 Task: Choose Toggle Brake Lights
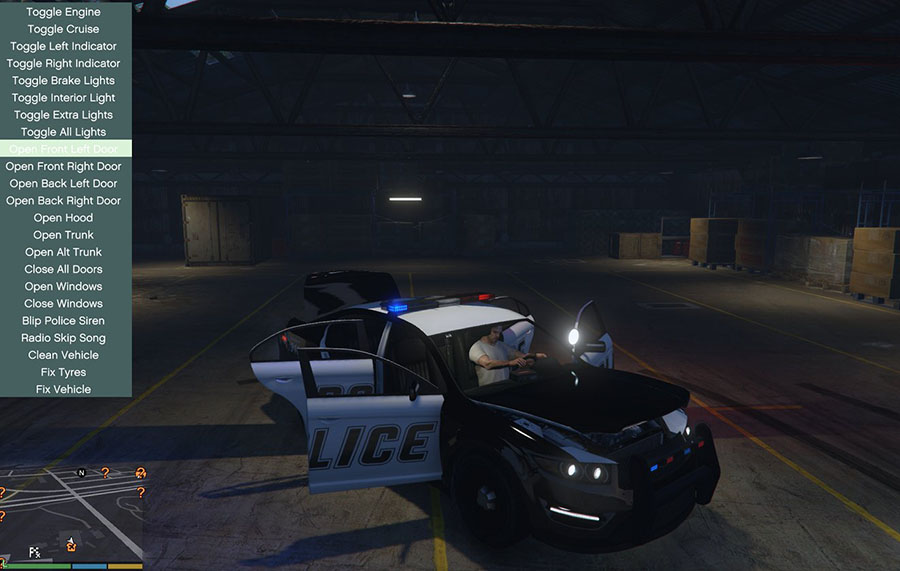(x=64, y=80)
